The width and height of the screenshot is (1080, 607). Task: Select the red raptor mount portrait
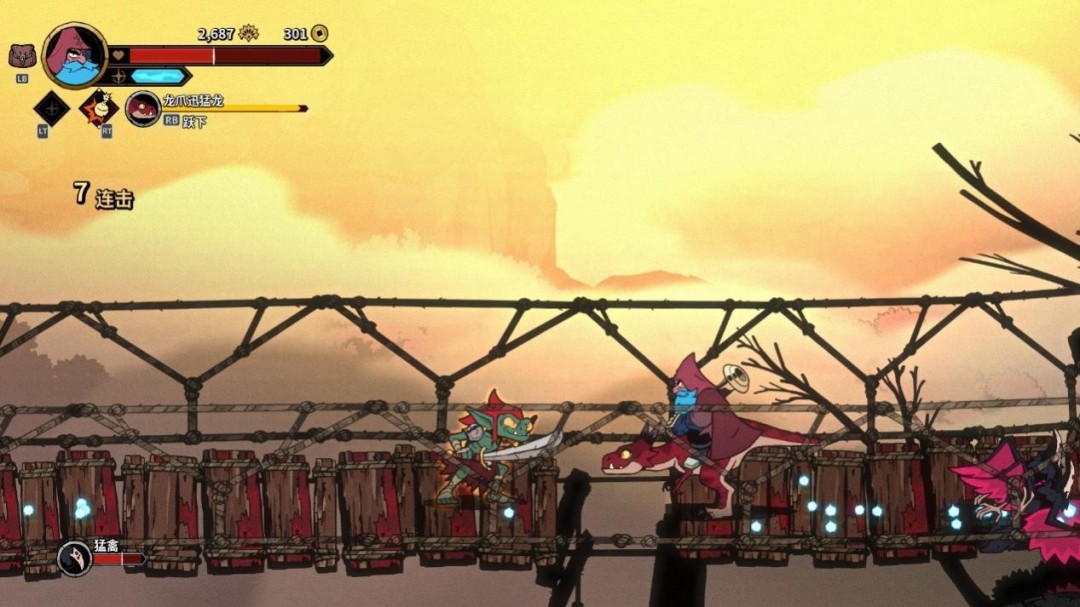coord(143,108)
